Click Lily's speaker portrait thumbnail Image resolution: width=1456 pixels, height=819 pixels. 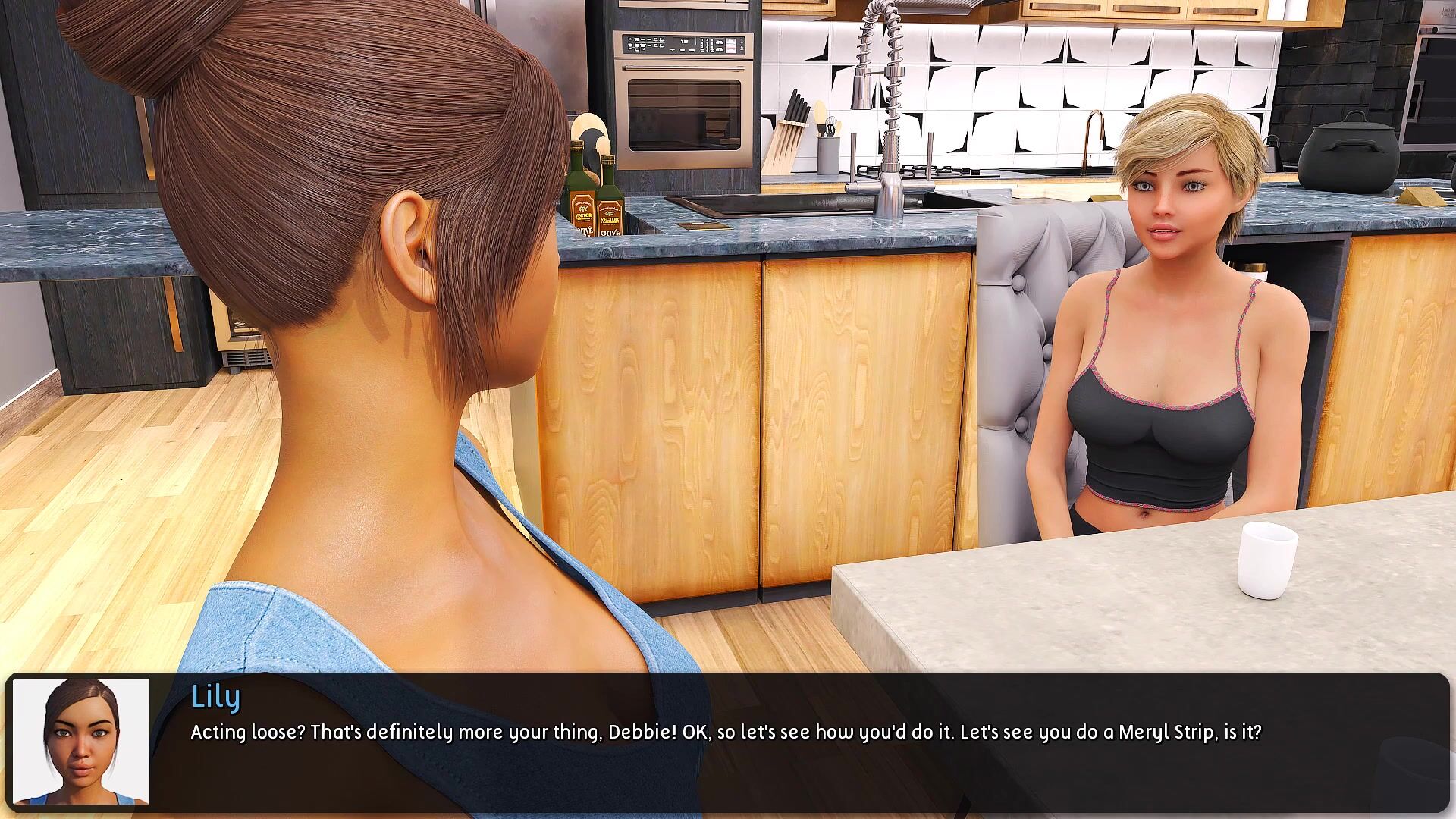(x=81, y=741)
